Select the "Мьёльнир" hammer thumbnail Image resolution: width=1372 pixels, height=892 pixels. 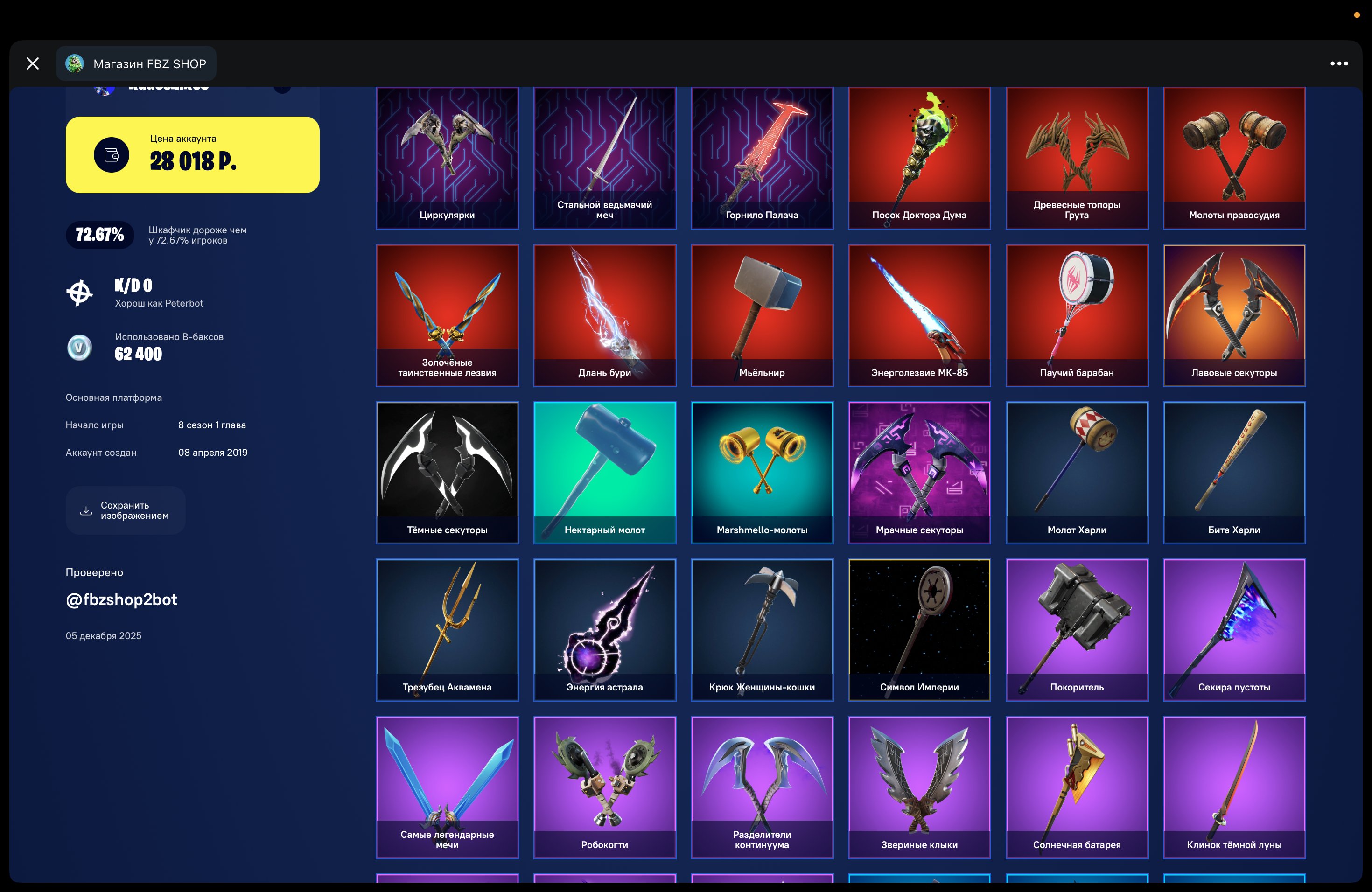pos(762,315)
